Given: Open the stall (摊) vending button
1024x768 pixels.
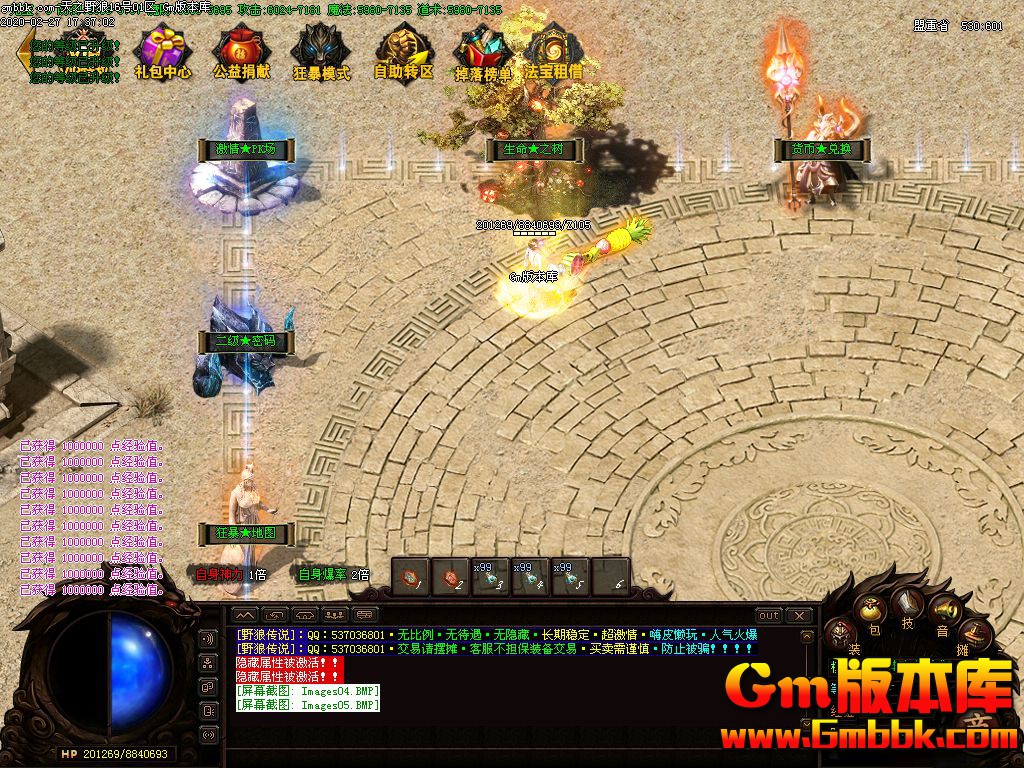Looking at the screenshot, I should pyautogui.click(x=974, y=634).
